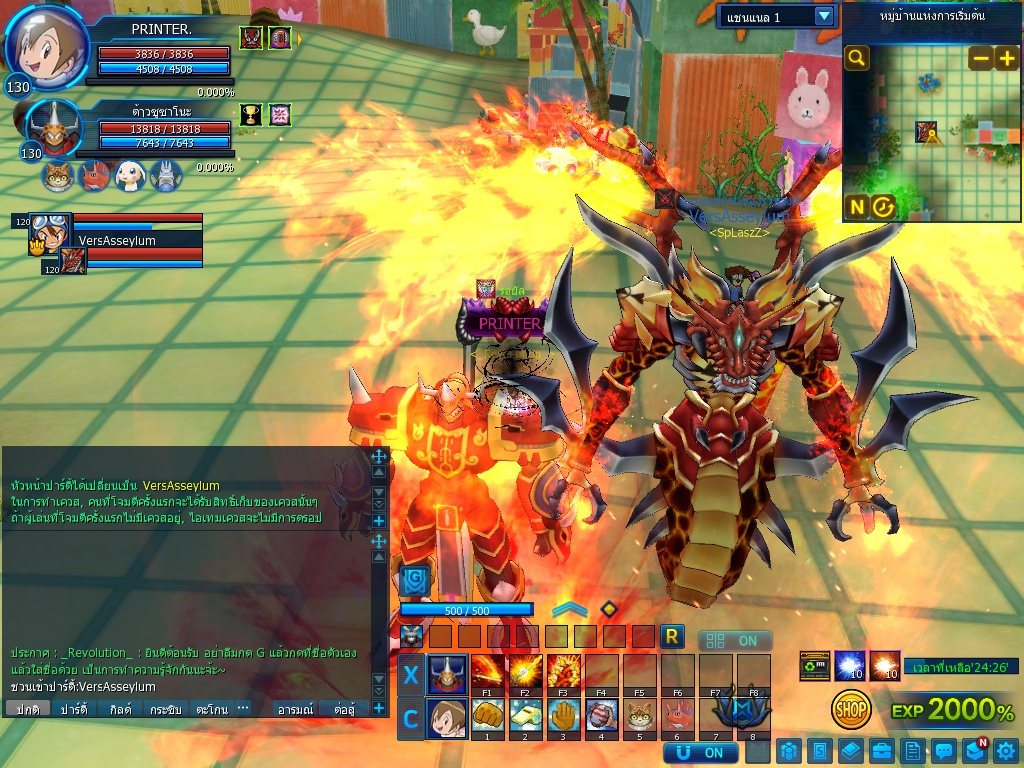Viewport: 1024px width, 768px height.
Task: Open the briefcase inventory icon
Action: [881, 750]
